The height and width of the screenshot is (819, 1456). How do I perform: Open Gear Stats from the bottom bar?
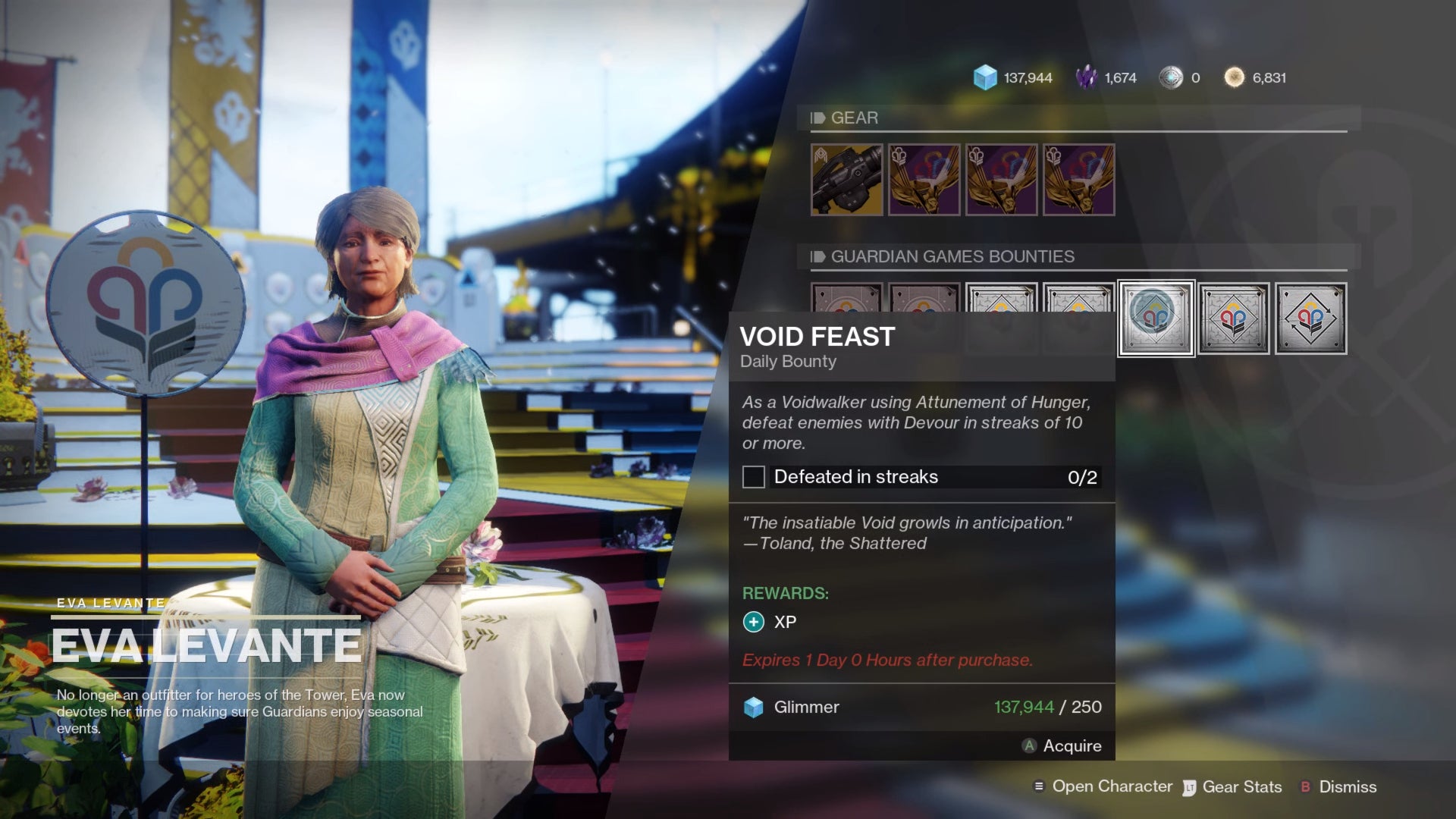point(1241,786)
